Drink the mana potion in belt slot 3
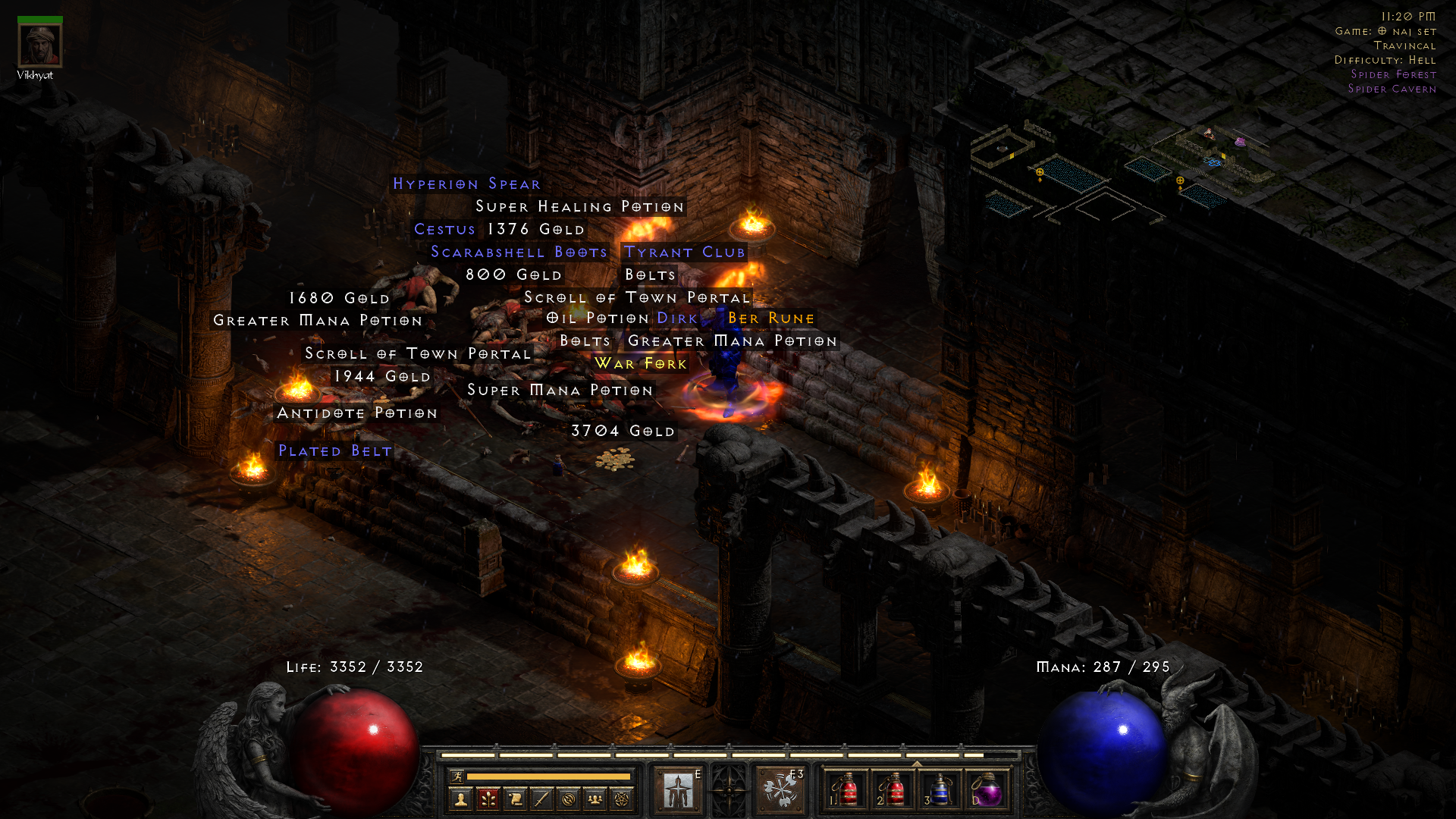 [940, 791]
